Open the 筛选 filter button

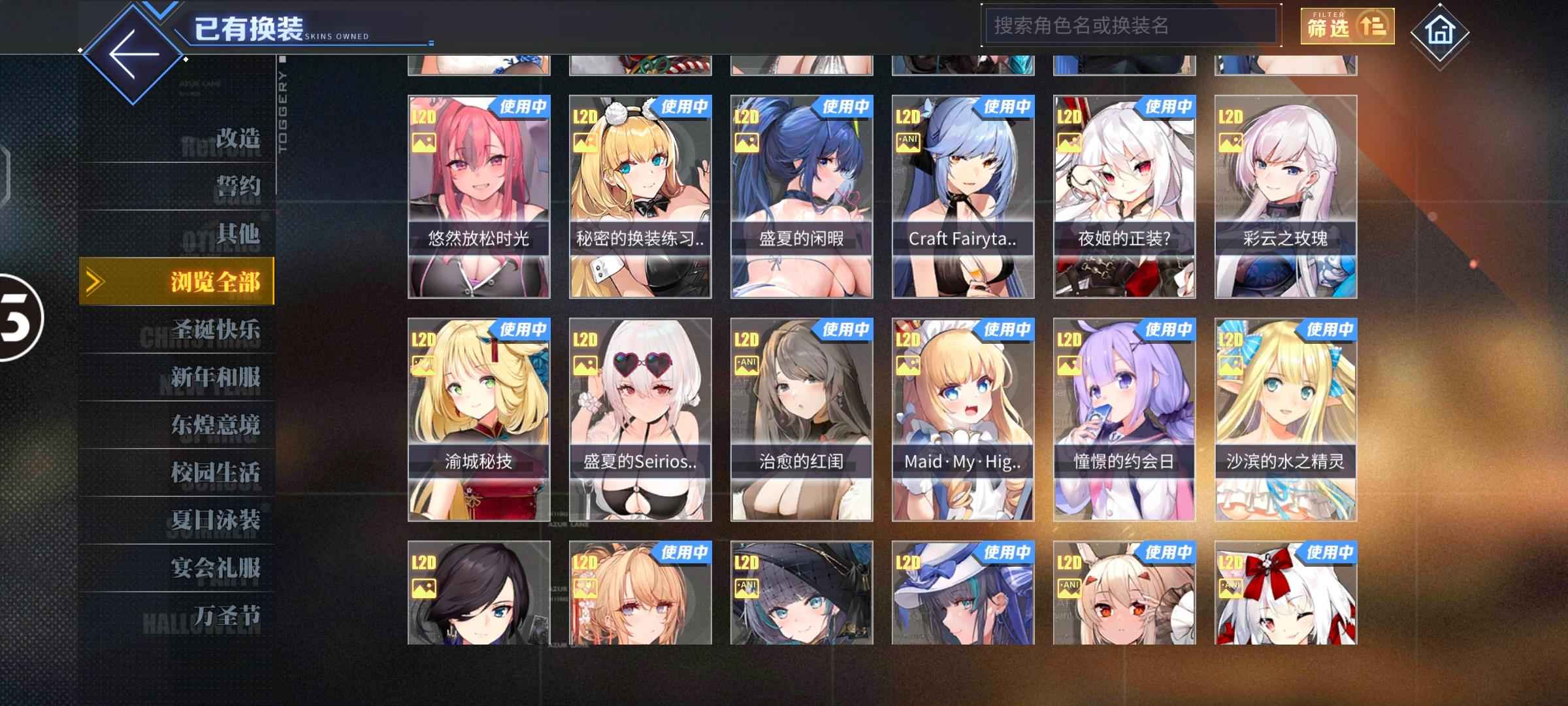pos(1347,26)
